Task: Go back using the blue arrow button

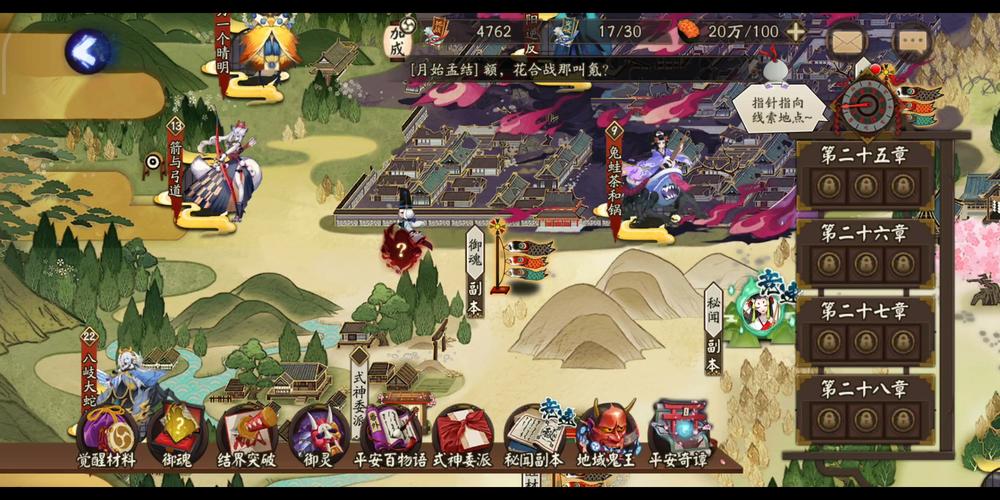Action: pyautogui.click(x=89, y=50)
